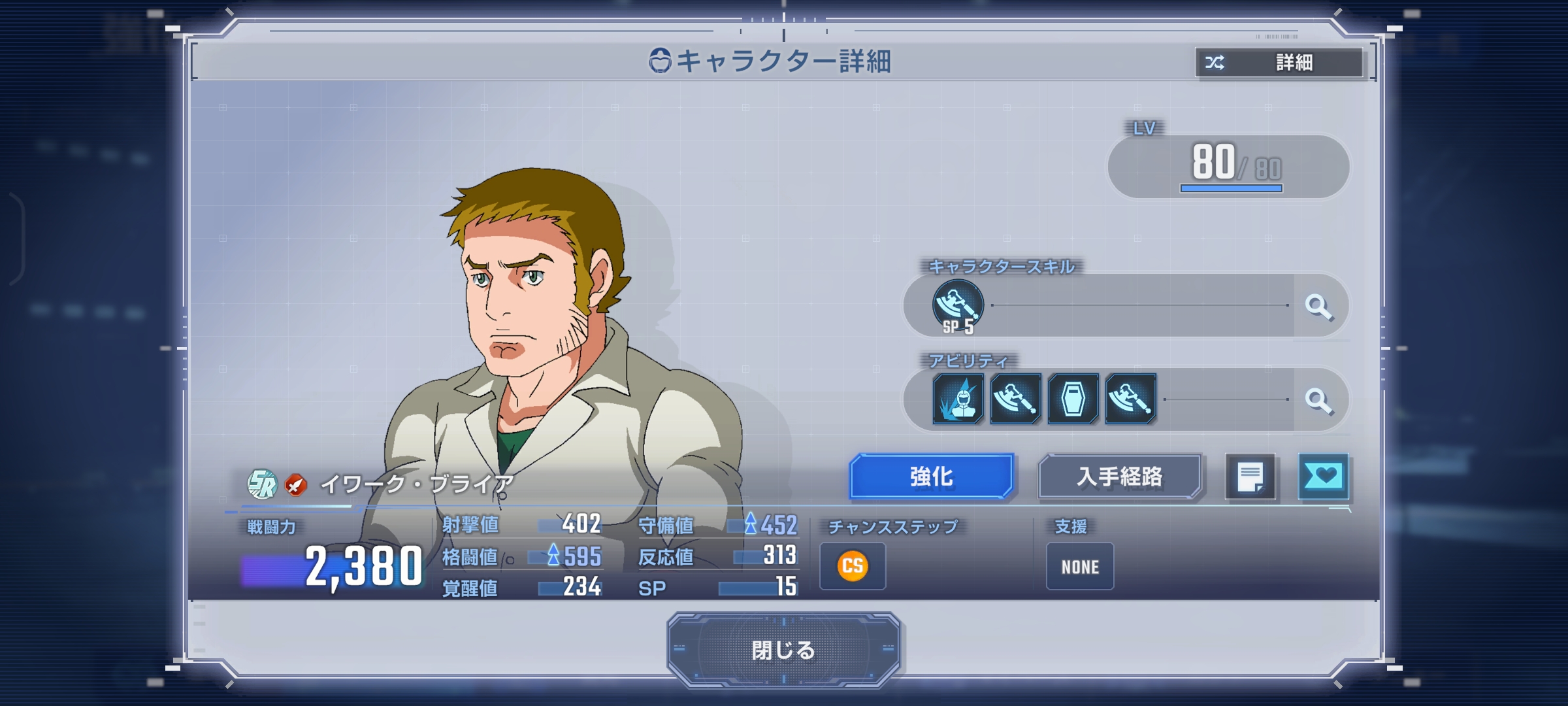Click the heart favorite icon
Viewport: 1568px width, 706px height.
click(1323, 477)
